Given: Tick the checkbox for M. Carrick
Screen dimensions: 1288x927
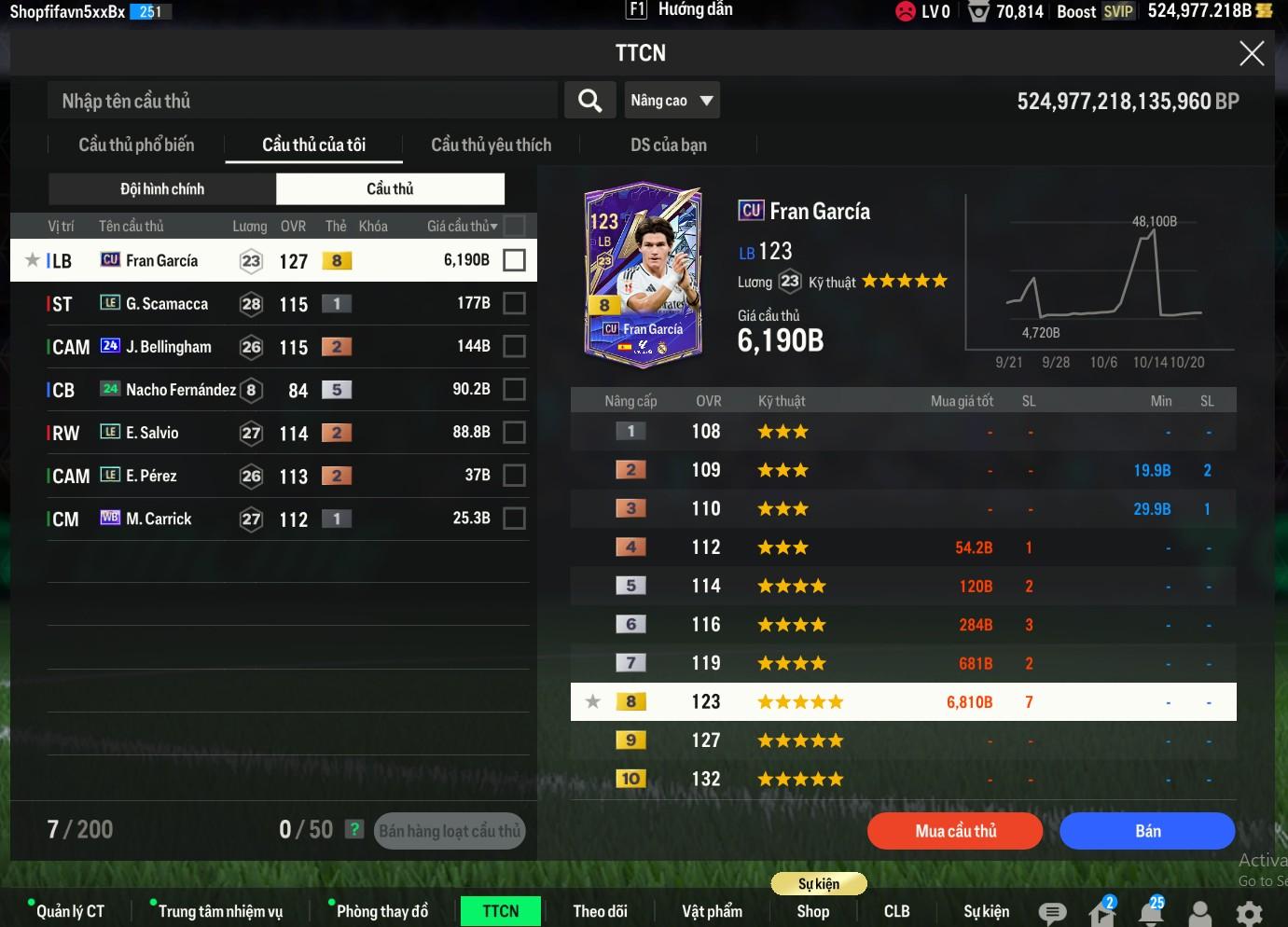Looking at the screenshot, I should click(x=514, y=519).
